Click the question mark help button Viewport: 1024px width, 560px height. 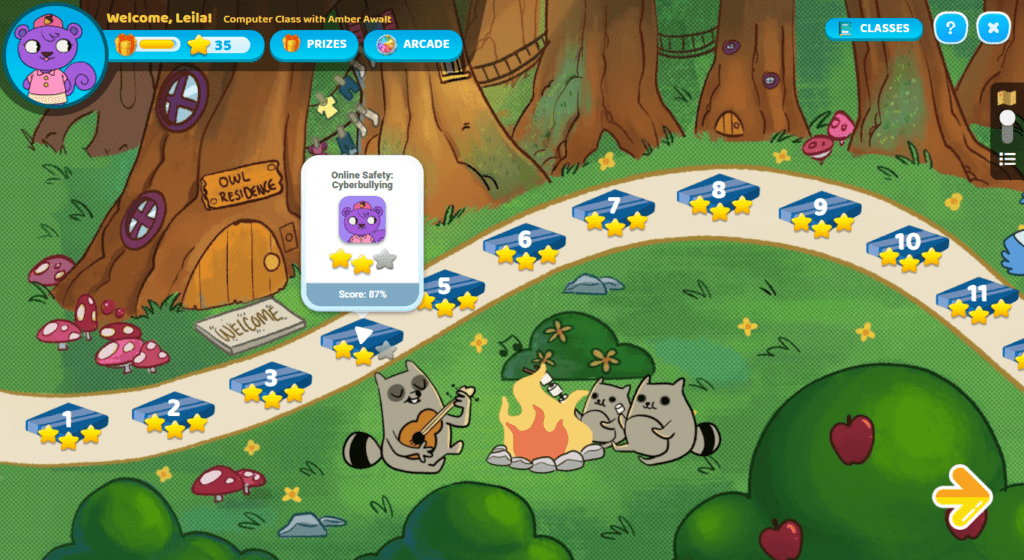coord(950,28)
